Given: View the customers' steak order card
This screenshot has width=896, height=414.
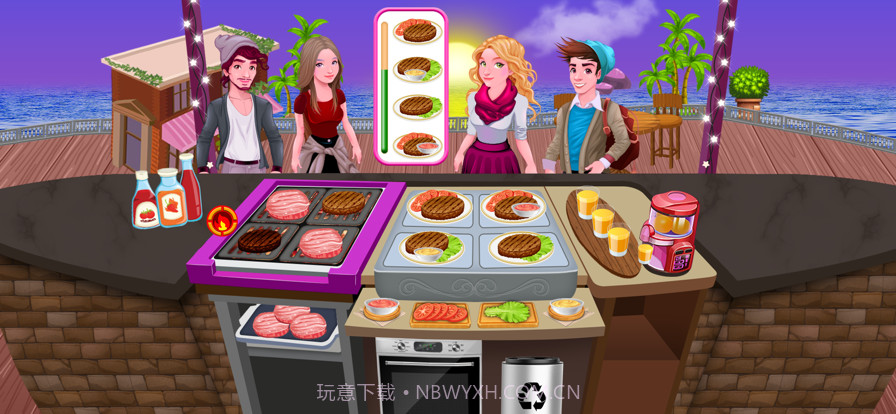Looking at the screenshot, I should [410, 86].
